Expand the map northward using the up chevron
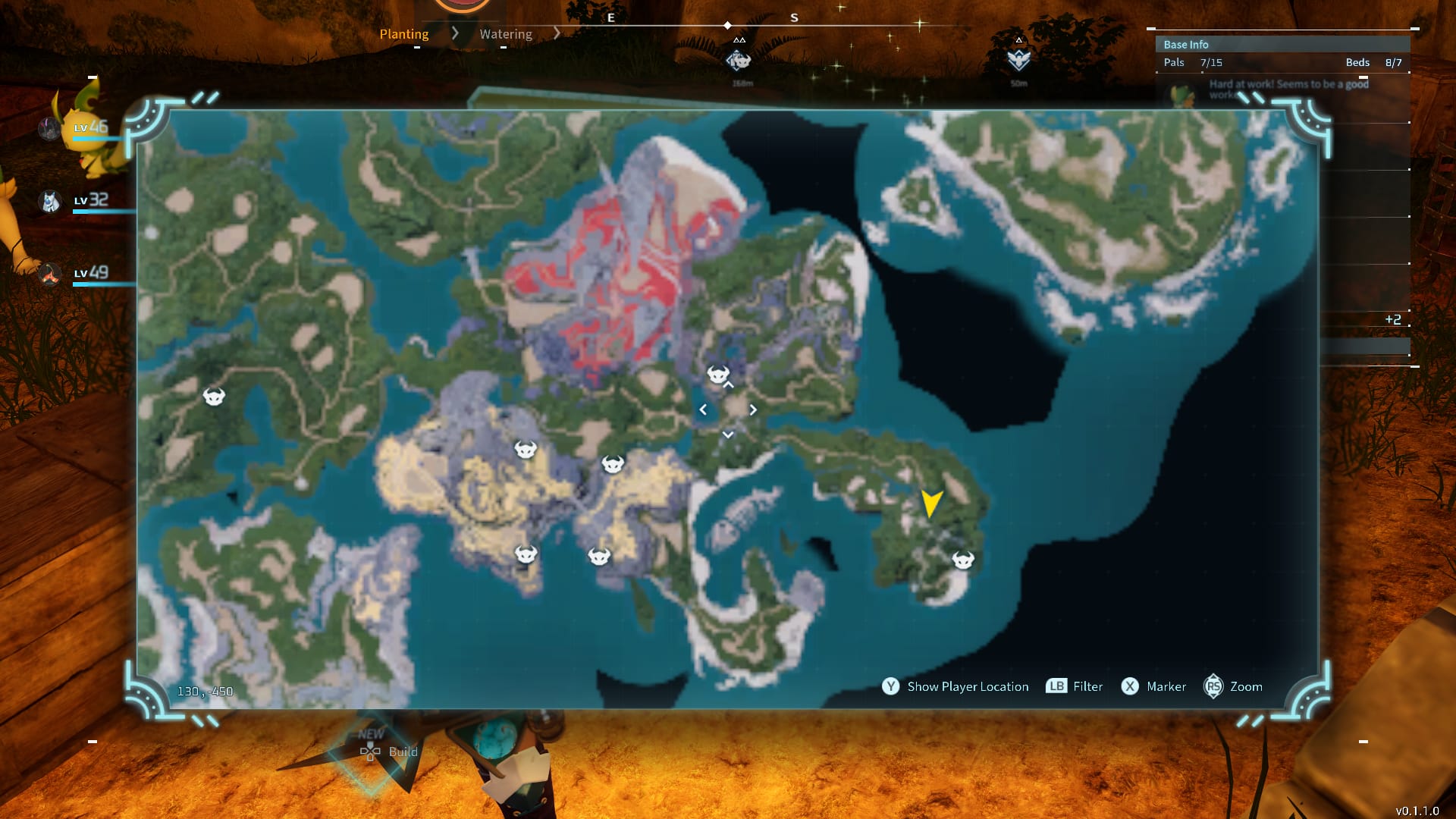Viewport: 1456px width, 819px height. [x=728, y=385]
